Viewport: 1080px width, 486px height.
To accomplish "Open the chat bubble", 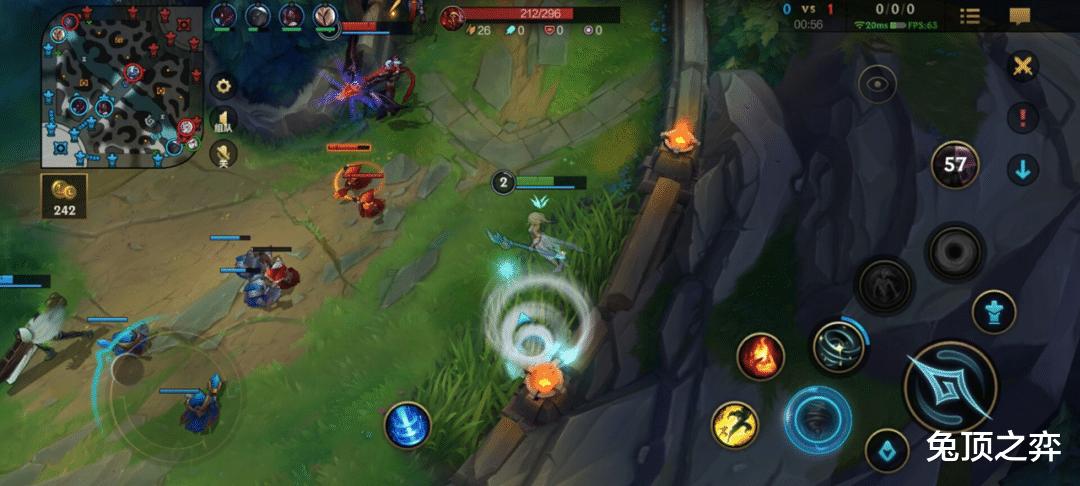I will (1019, 16).
